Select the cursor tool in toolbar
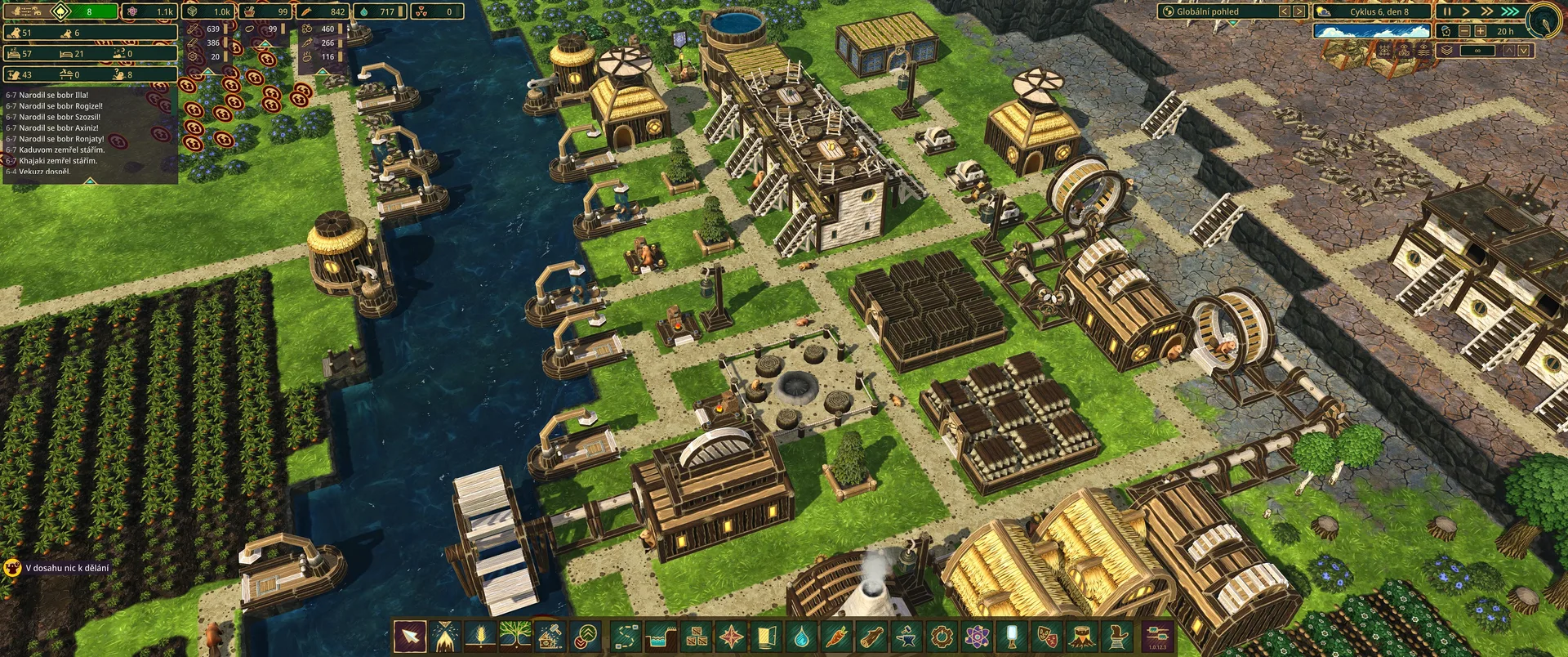 [x=410, y=636]
